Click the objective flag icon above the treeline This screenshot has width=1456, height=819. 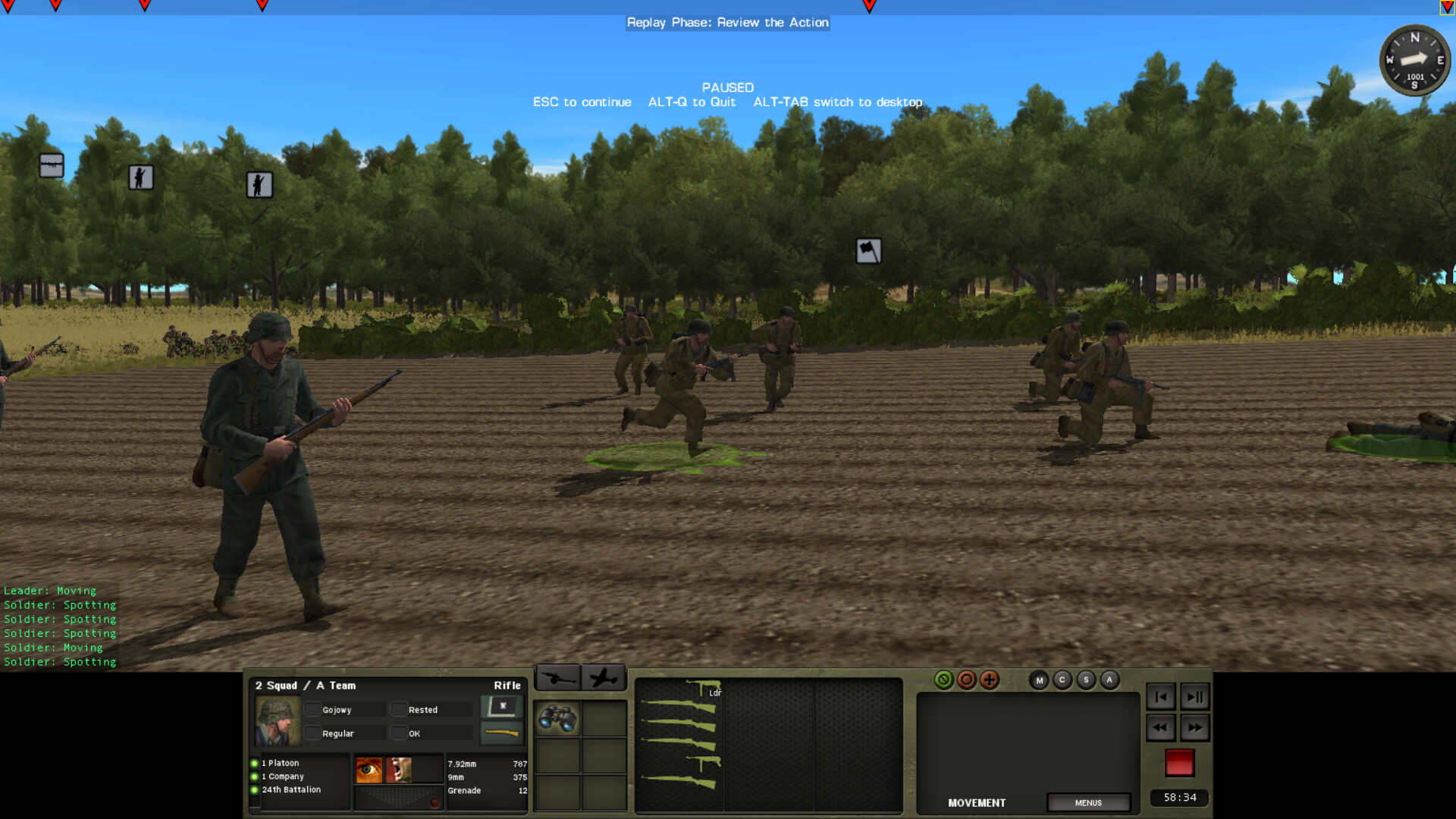[x=868, y=250]
